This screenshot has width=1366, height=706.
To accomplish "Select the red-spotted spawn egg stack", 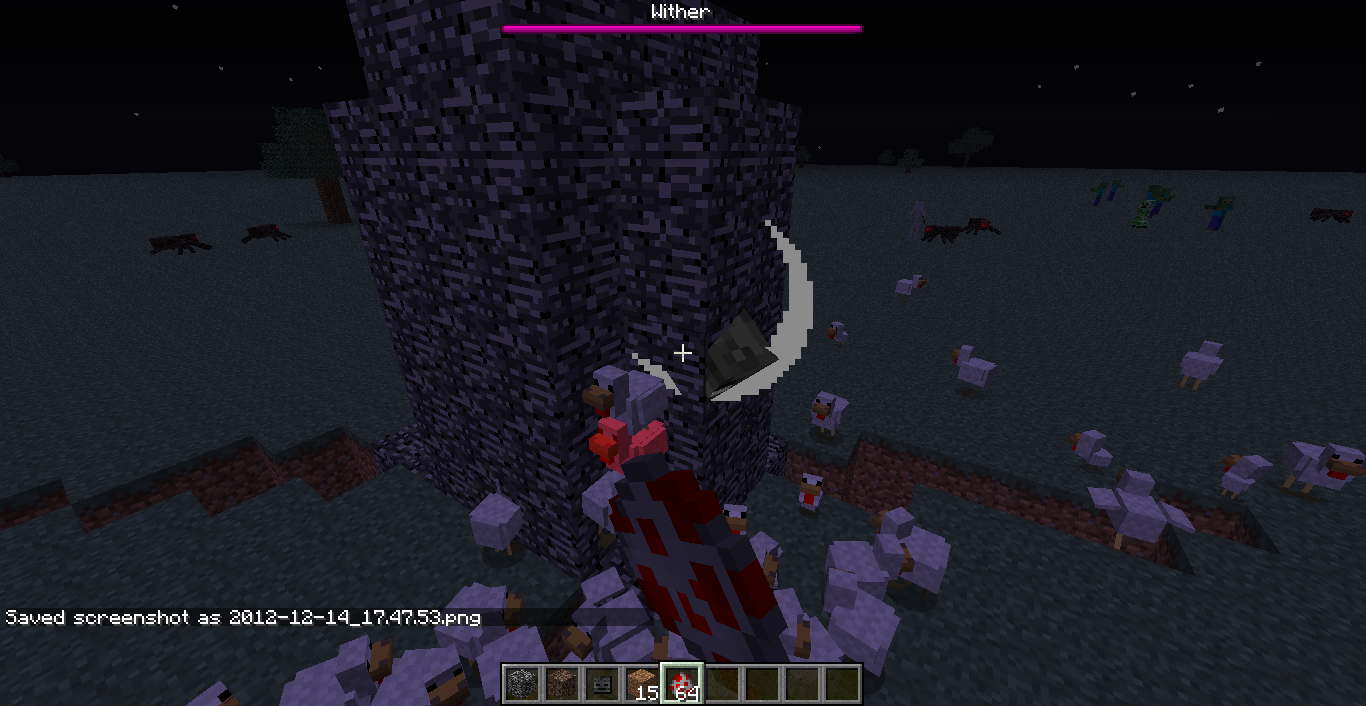I will point(681,684).
